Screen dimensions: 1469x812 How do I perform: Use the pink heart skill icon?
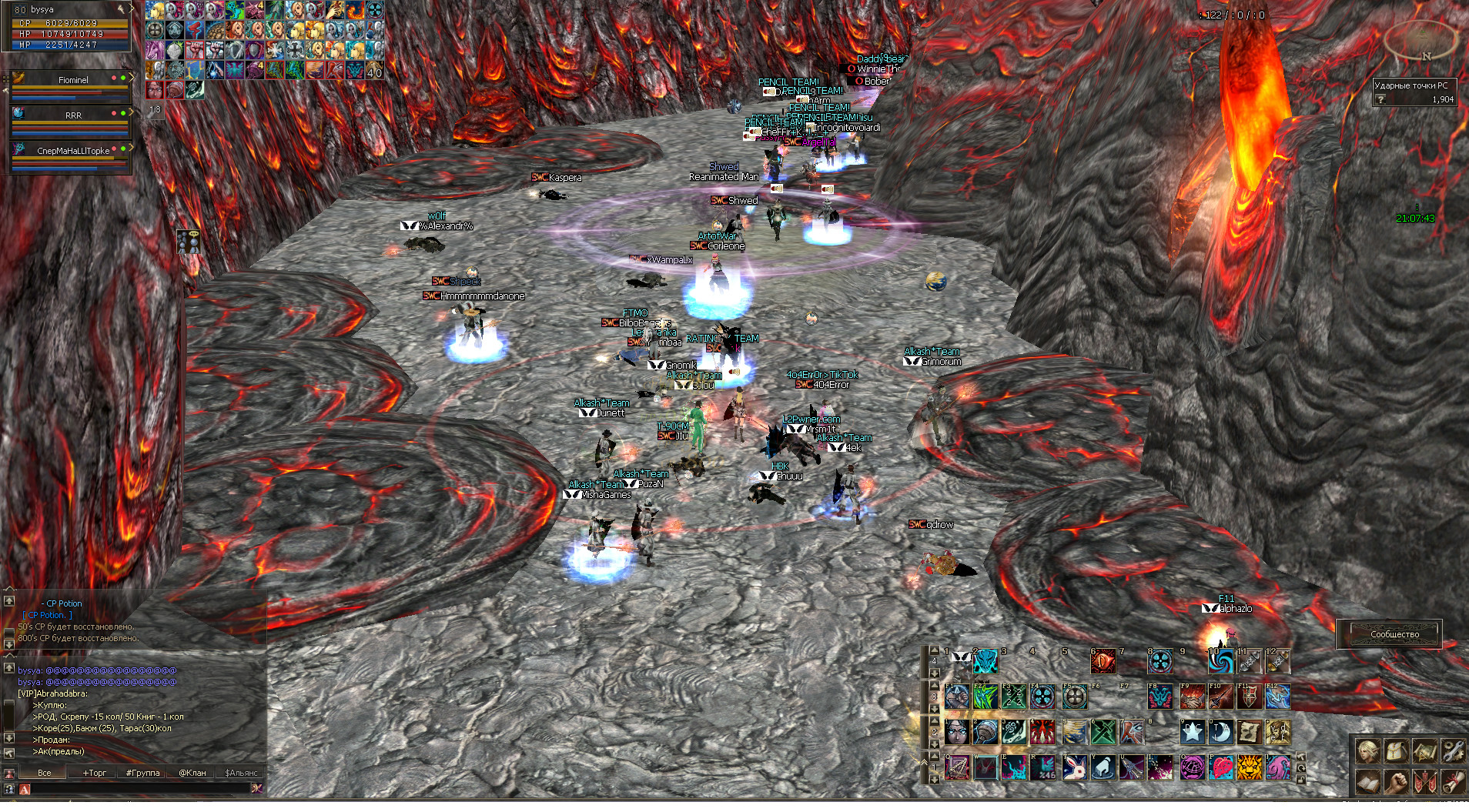pyautogui.click(x=1221, y=767)
